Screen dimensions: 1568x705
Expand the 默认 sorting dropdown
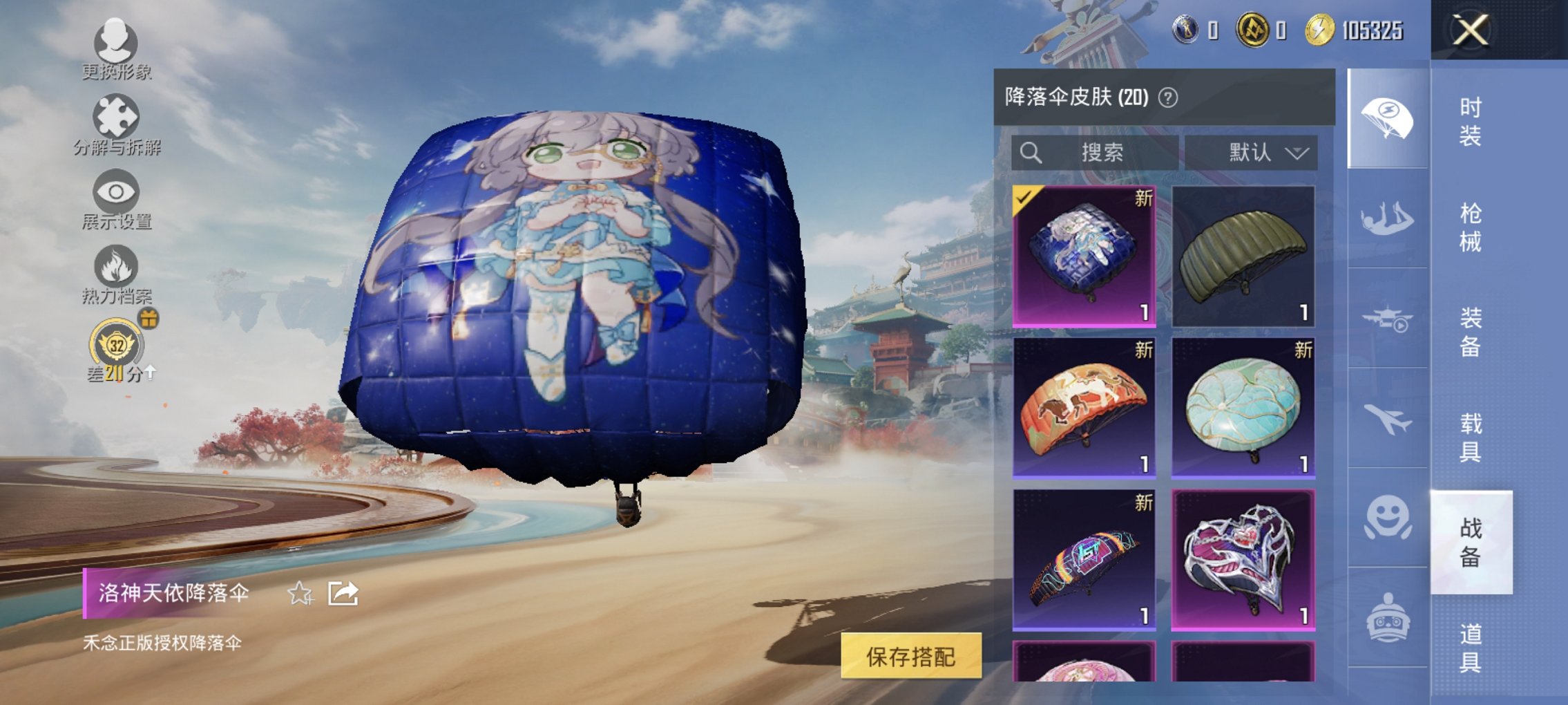point(1261,153)
